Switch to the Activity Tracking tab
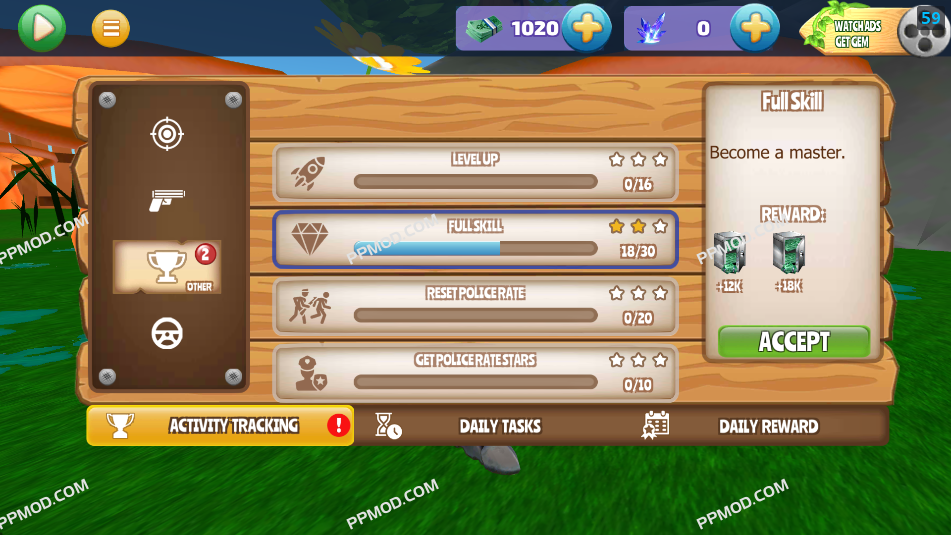Screen dimensions: 951x535 point(220,426)
